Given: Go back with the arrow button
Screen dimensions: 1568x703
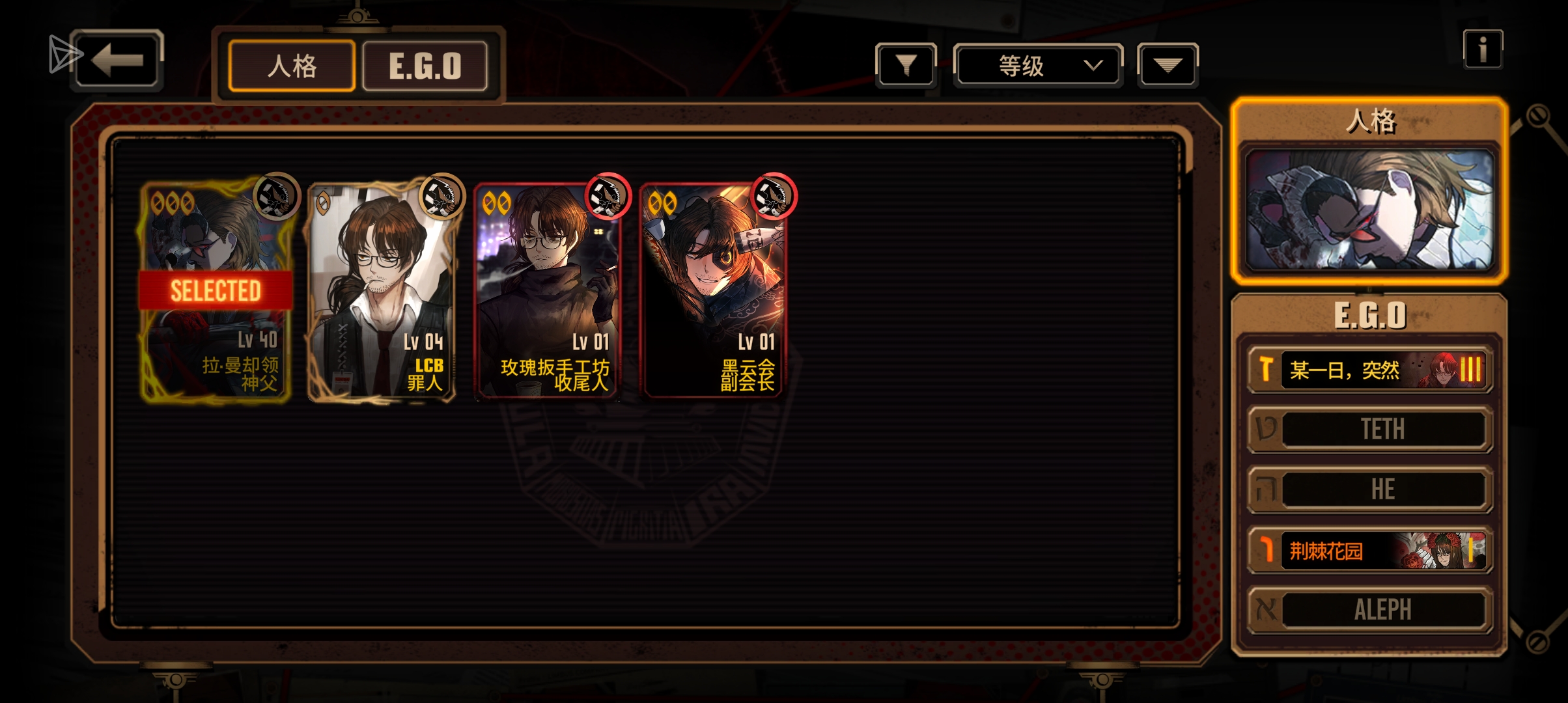Looking at the screenshot, I should click(x=117, y=61).
